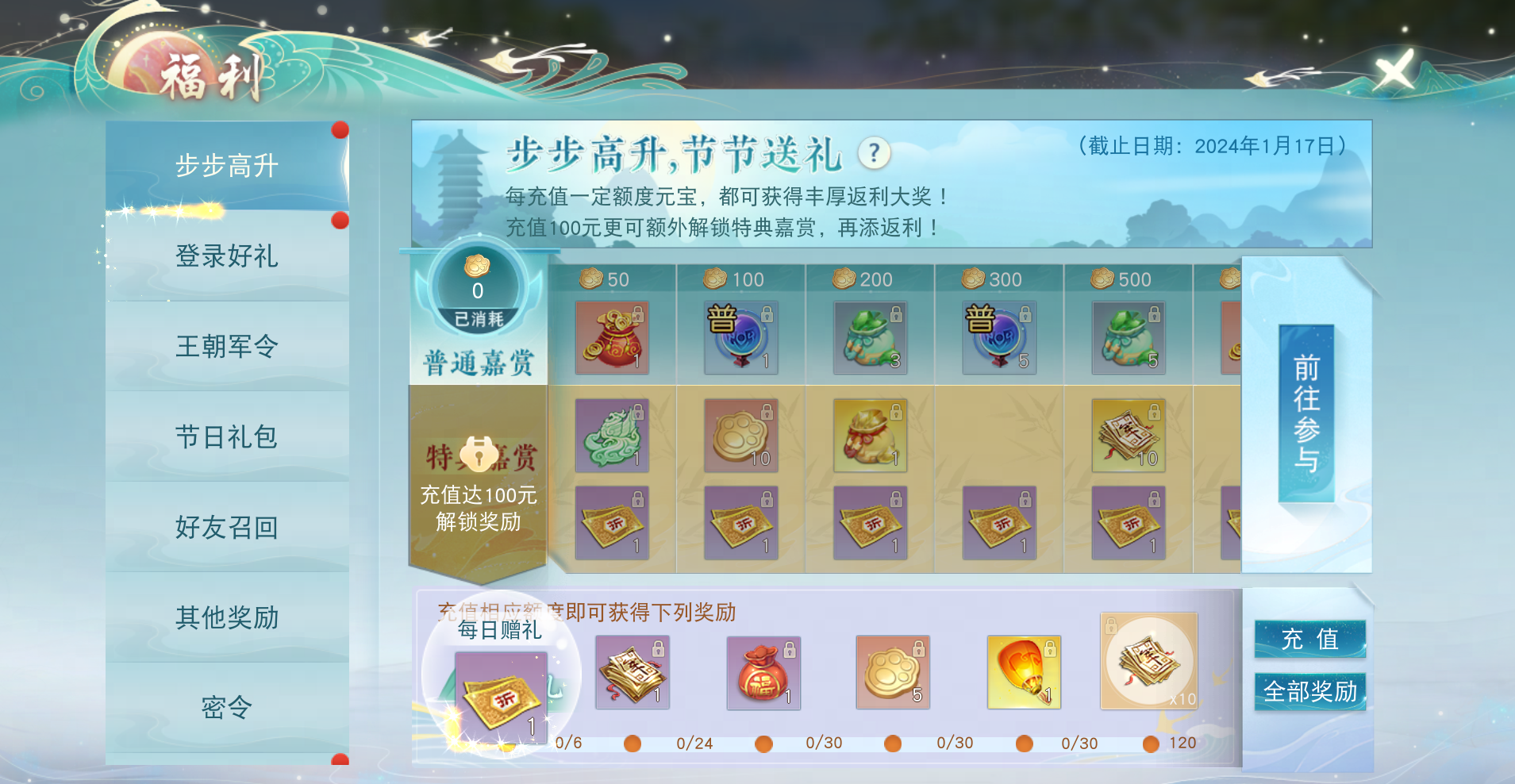Switch to the 王朝军令 tab

(x=227, y=347)
